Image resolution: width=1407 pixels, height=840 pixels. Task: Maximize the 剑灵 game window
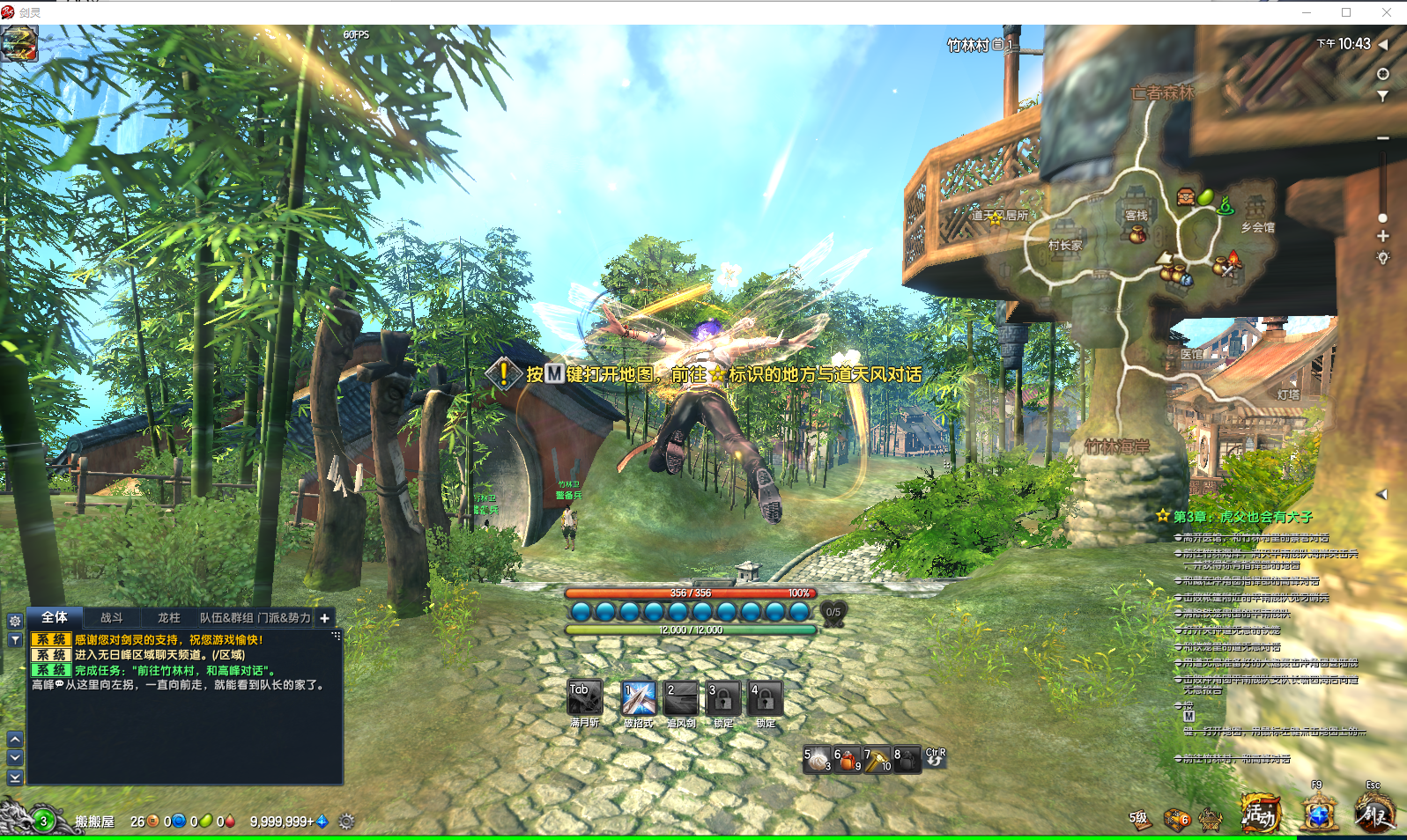[x=1346, y=12]
